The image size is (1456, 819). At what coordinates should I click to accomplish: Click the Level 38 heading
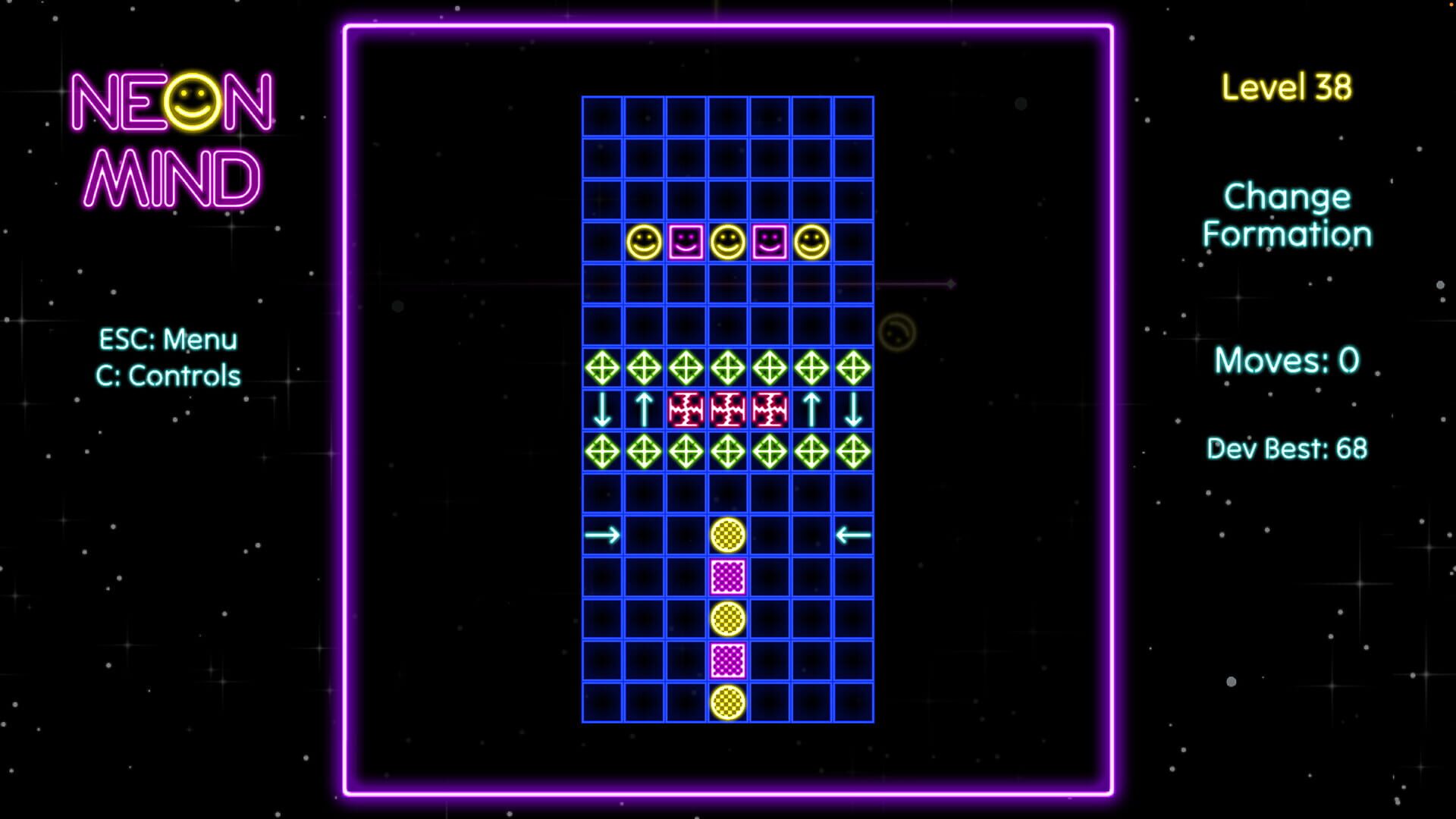click(1287, 87)
